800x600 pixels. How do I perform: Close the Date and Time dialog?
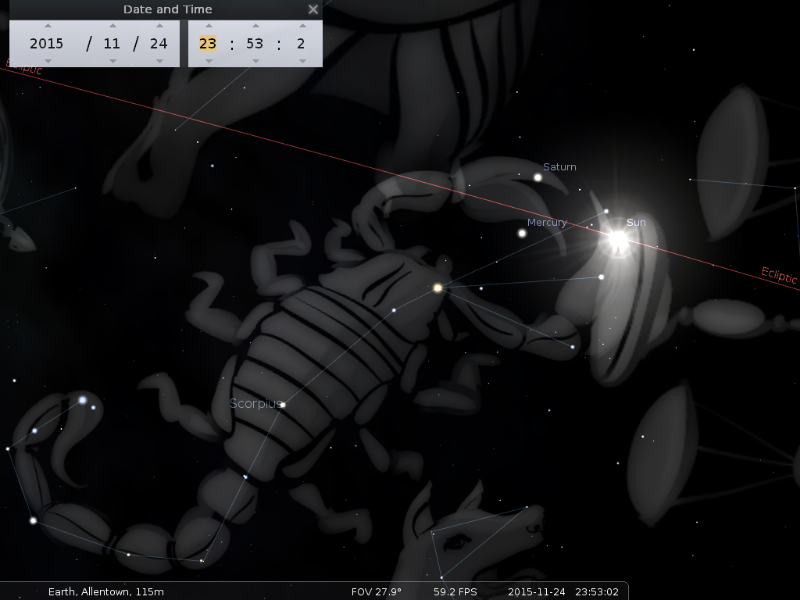(x=313, y=10)
